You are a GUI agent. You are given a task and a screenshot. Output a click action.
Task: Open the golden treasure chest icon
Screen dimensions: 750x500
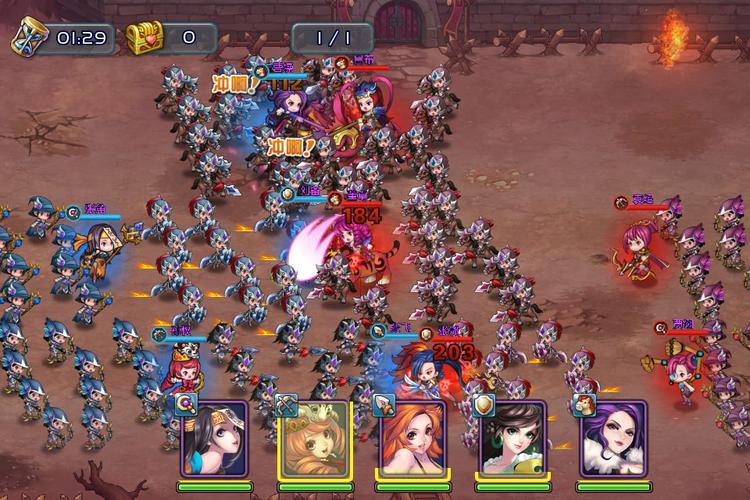pos(142,38)
